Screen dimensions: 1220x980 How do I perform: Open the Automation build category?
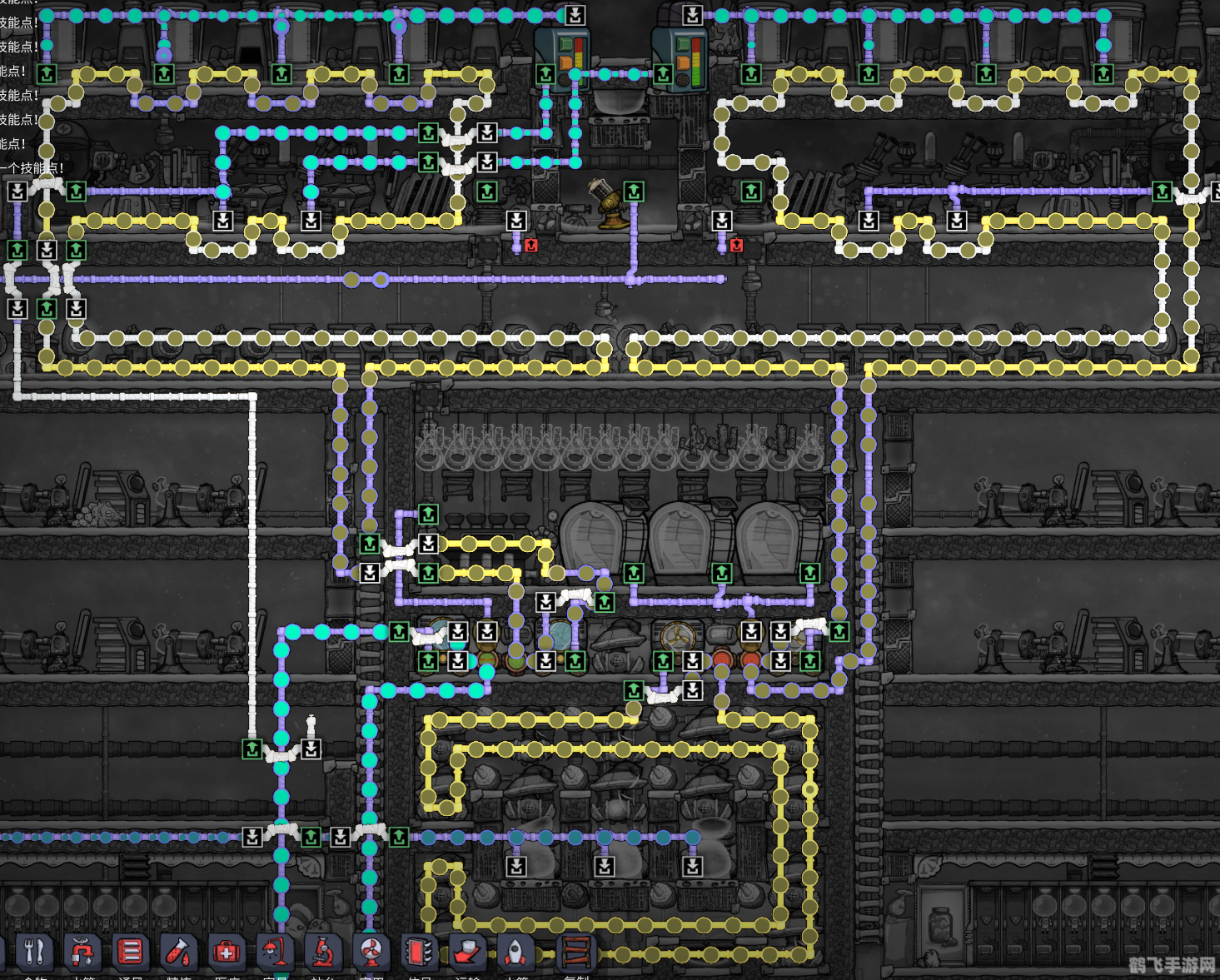(419, 951)
